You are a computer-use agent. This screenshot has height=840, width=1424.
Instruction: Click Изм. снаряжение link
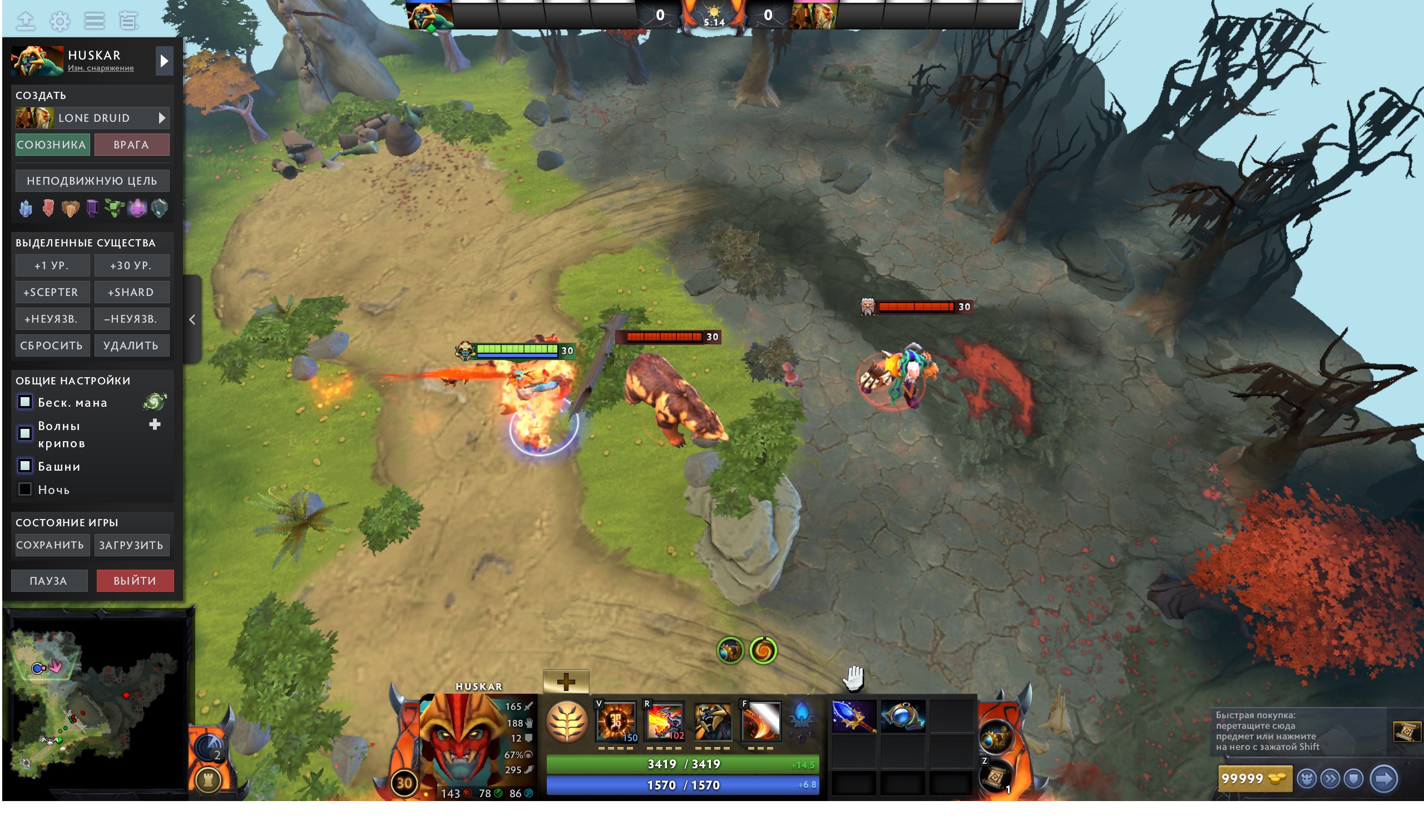(101, 68)
